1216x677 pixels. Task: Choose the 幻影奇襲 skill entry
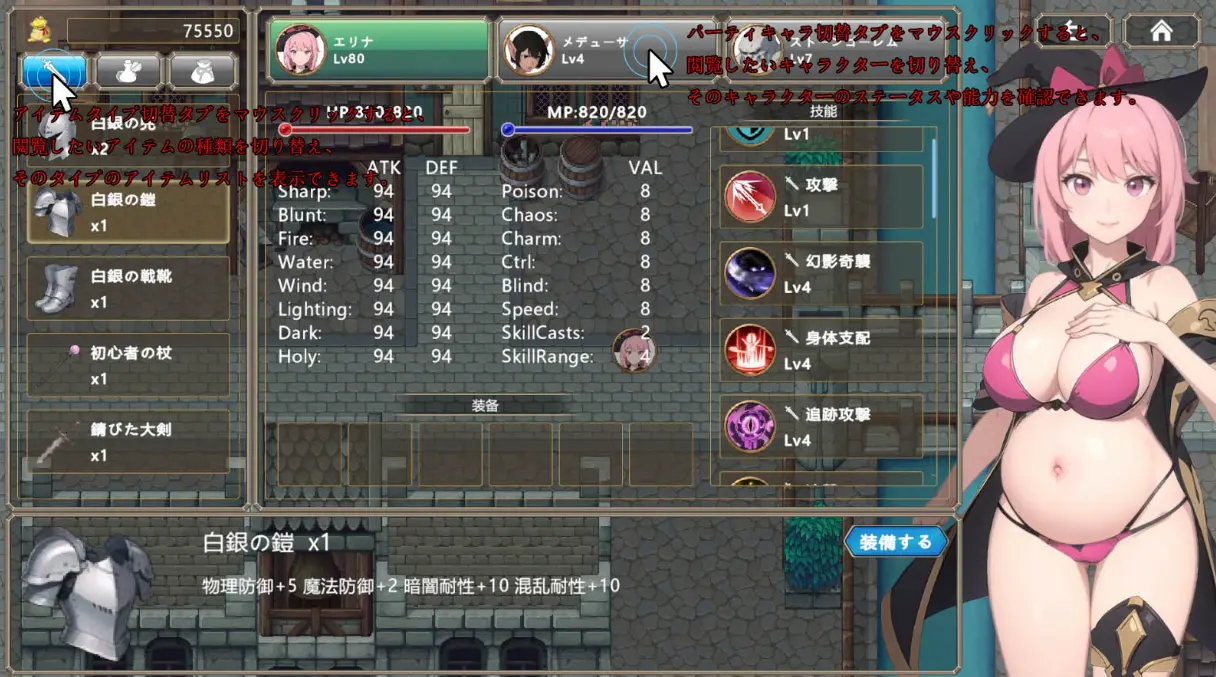[822, 273]
